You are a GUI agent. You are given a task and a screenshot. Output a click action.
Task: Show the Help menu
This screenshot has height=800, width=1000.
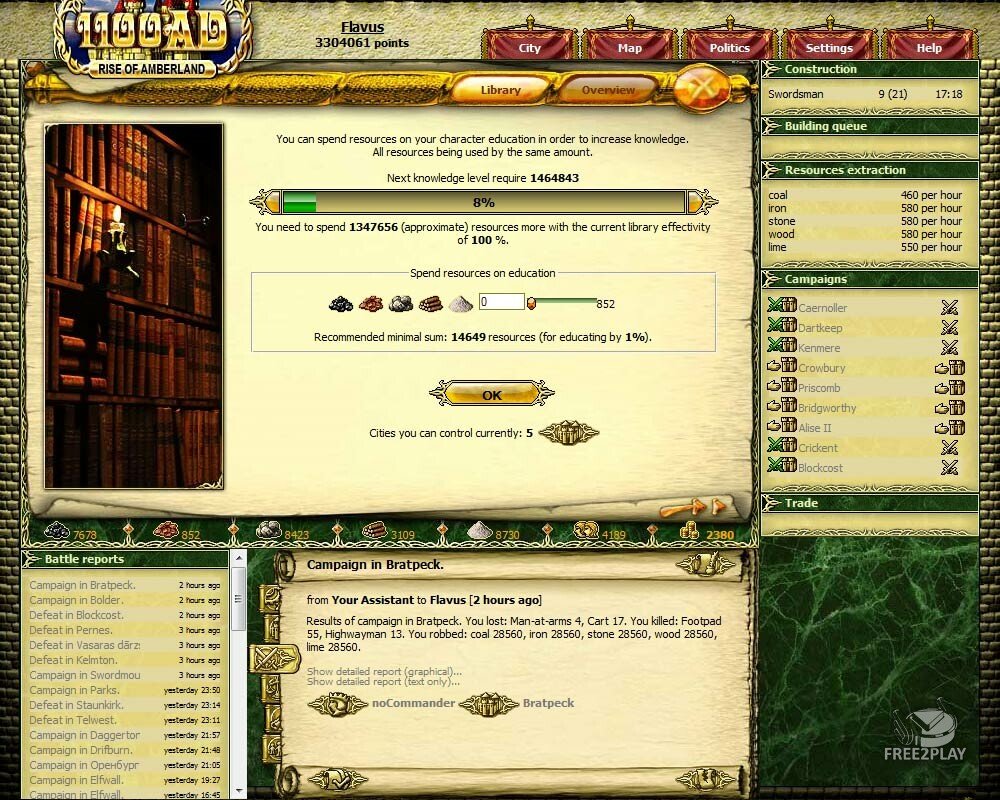click(x=929, y=47)
